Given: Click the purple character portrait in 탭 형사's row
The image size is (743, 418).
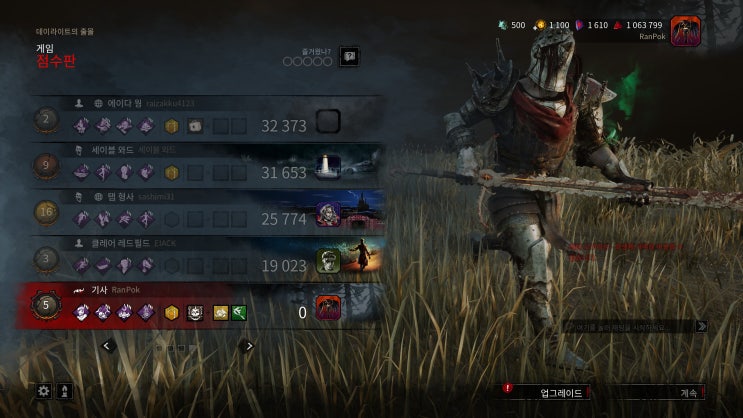Looking at the screenshot, I should pos(329,214).
